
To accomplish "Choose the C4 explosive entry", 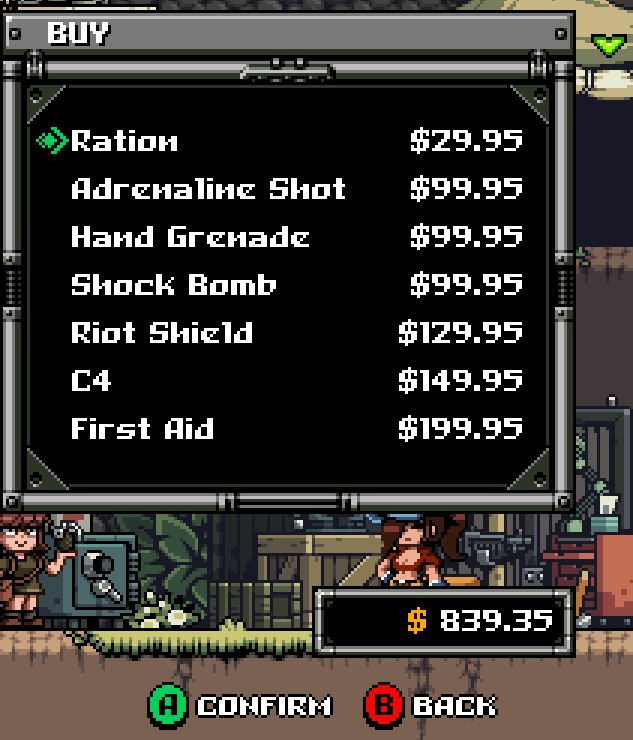I will click(91, 381).
